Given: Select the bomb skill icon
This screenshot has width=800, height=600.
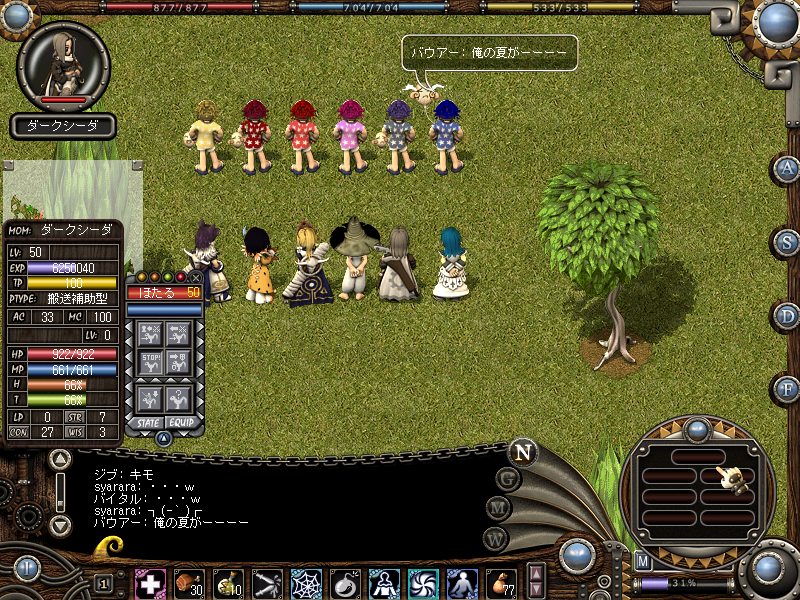Looking at the screenshot, I should (345, 582).
